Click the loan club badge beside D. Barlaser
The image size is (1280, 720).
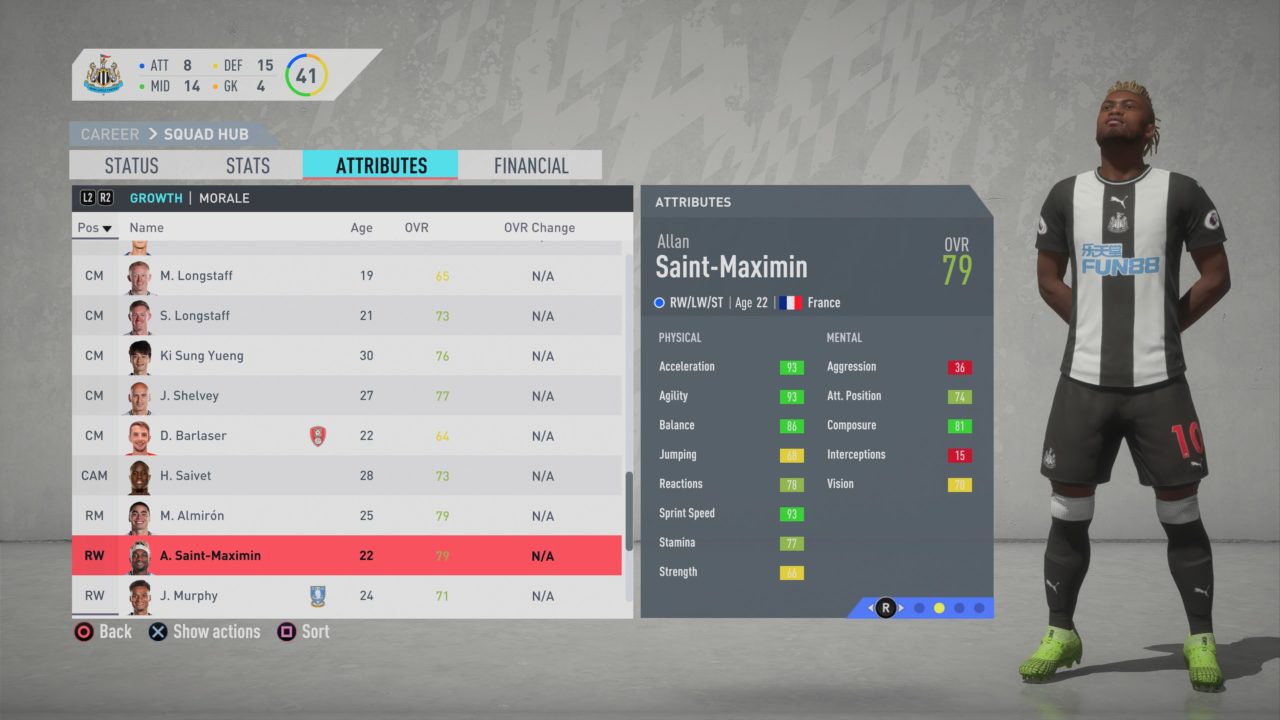[318, 435]
